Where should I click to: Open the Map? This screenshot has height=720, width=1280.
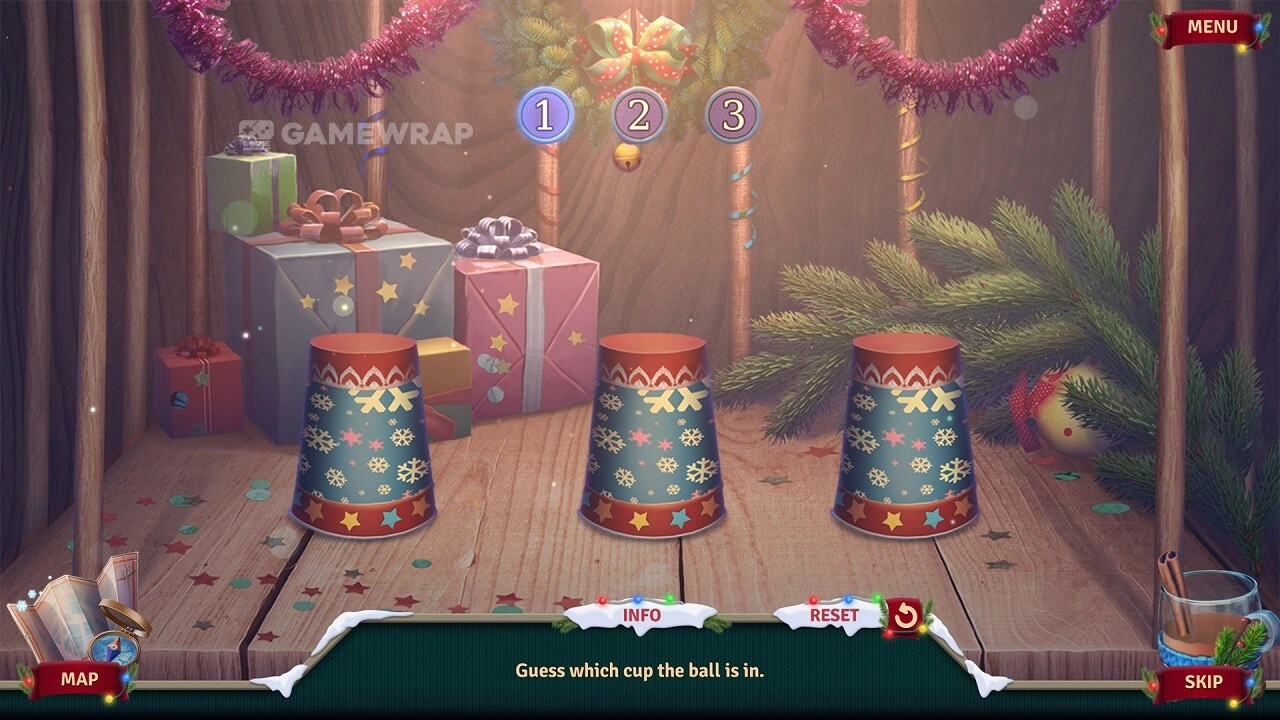(x=79, y=679)
